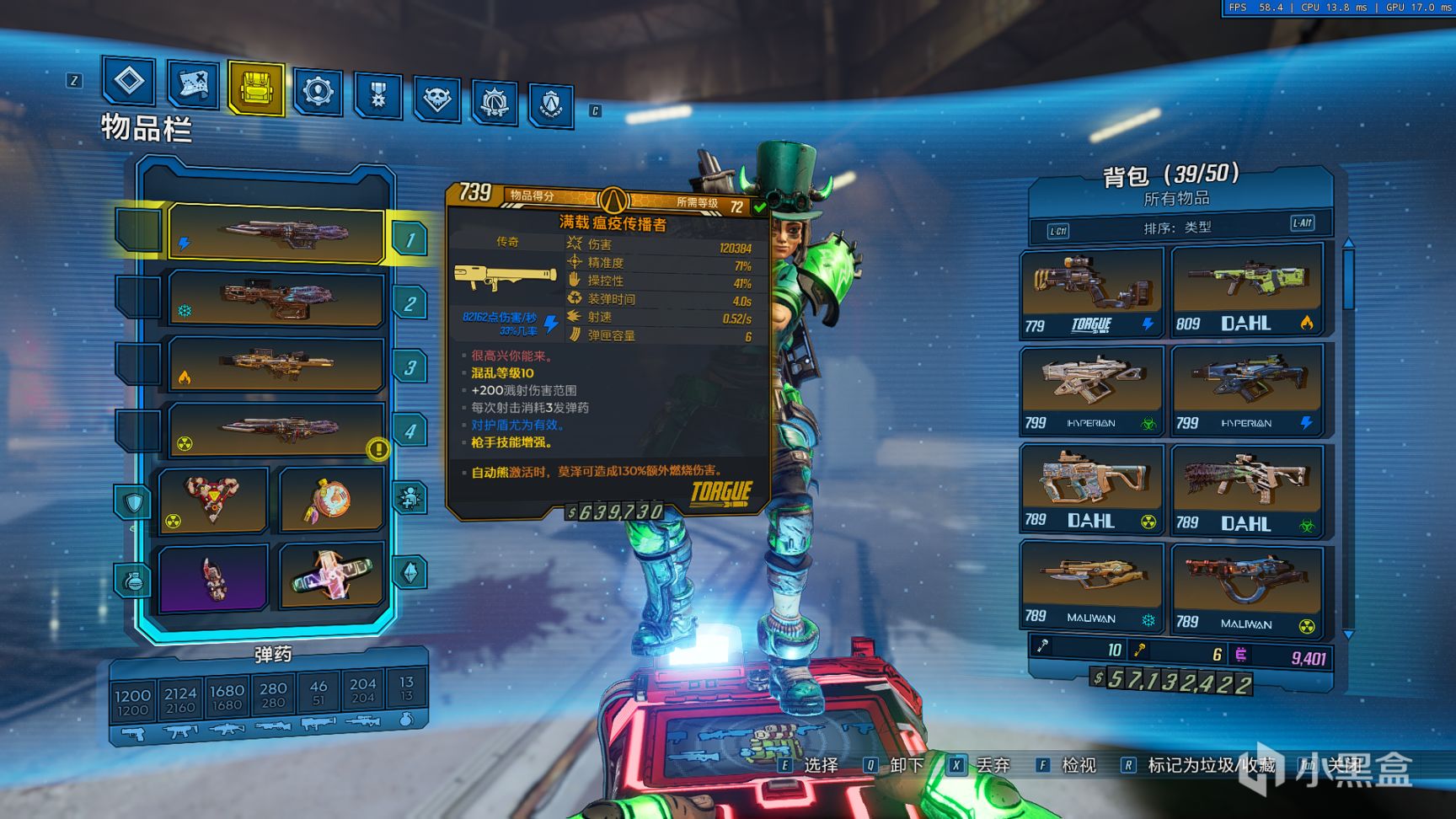Change backpack sort order by type
Viewport: 1456px width, 819px height.
1177,227
